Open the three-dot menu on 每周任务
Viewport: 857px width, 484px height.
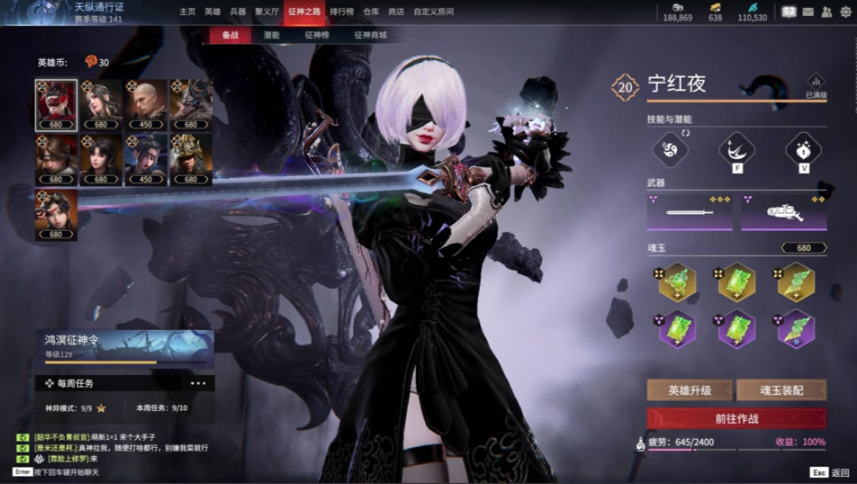[x=198, y=383]
